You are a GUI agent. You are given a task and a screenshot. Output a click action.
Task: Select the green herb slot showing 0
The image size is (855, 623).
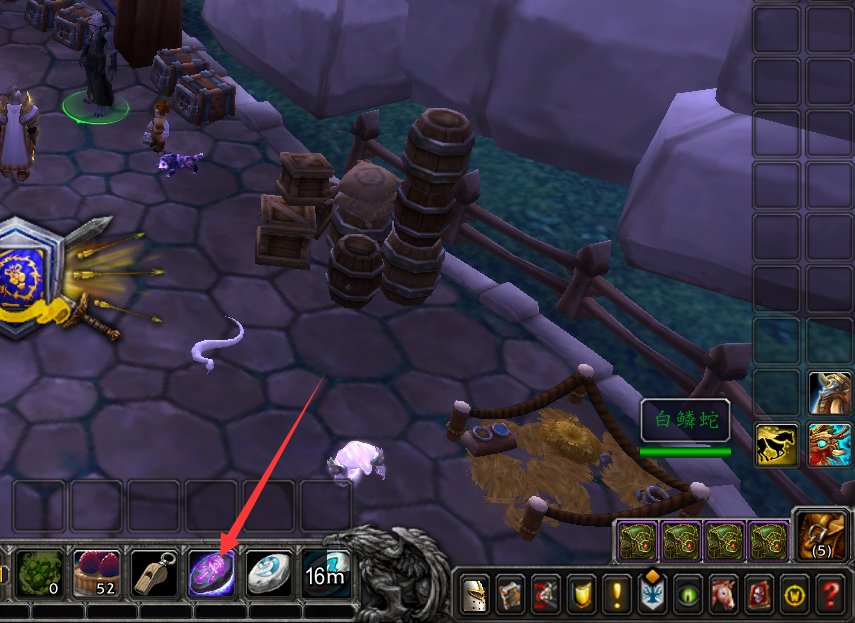(x=40, y=573)
